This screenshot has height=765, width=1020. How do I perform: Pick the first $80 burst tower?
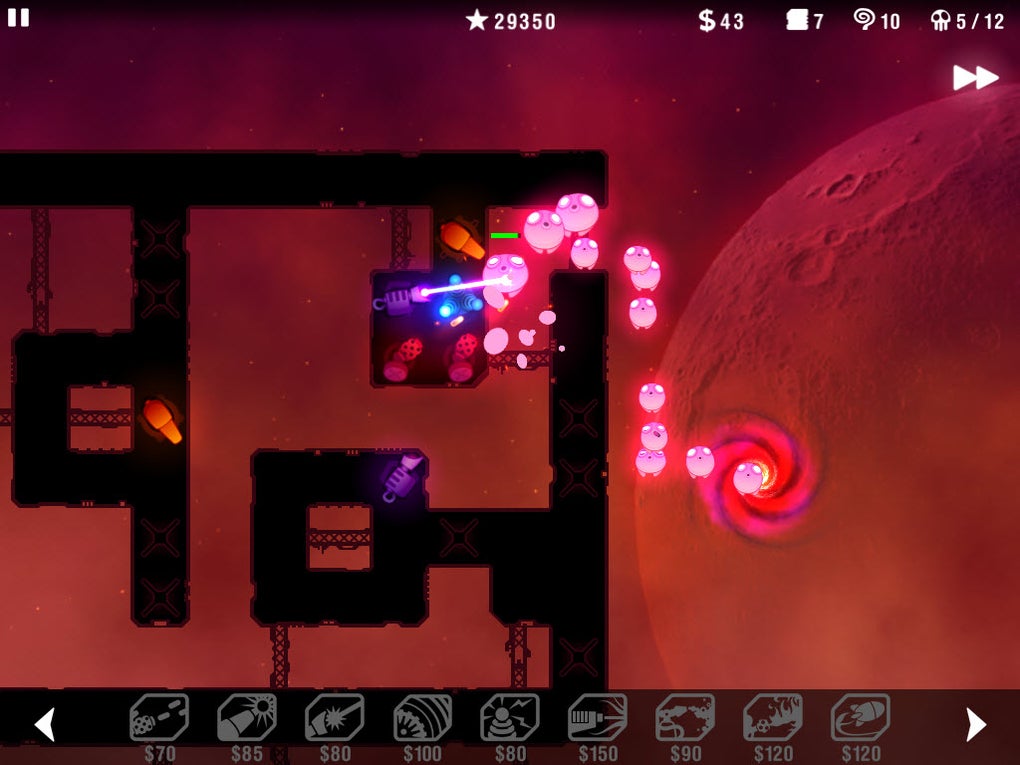(x=334, y=718)
